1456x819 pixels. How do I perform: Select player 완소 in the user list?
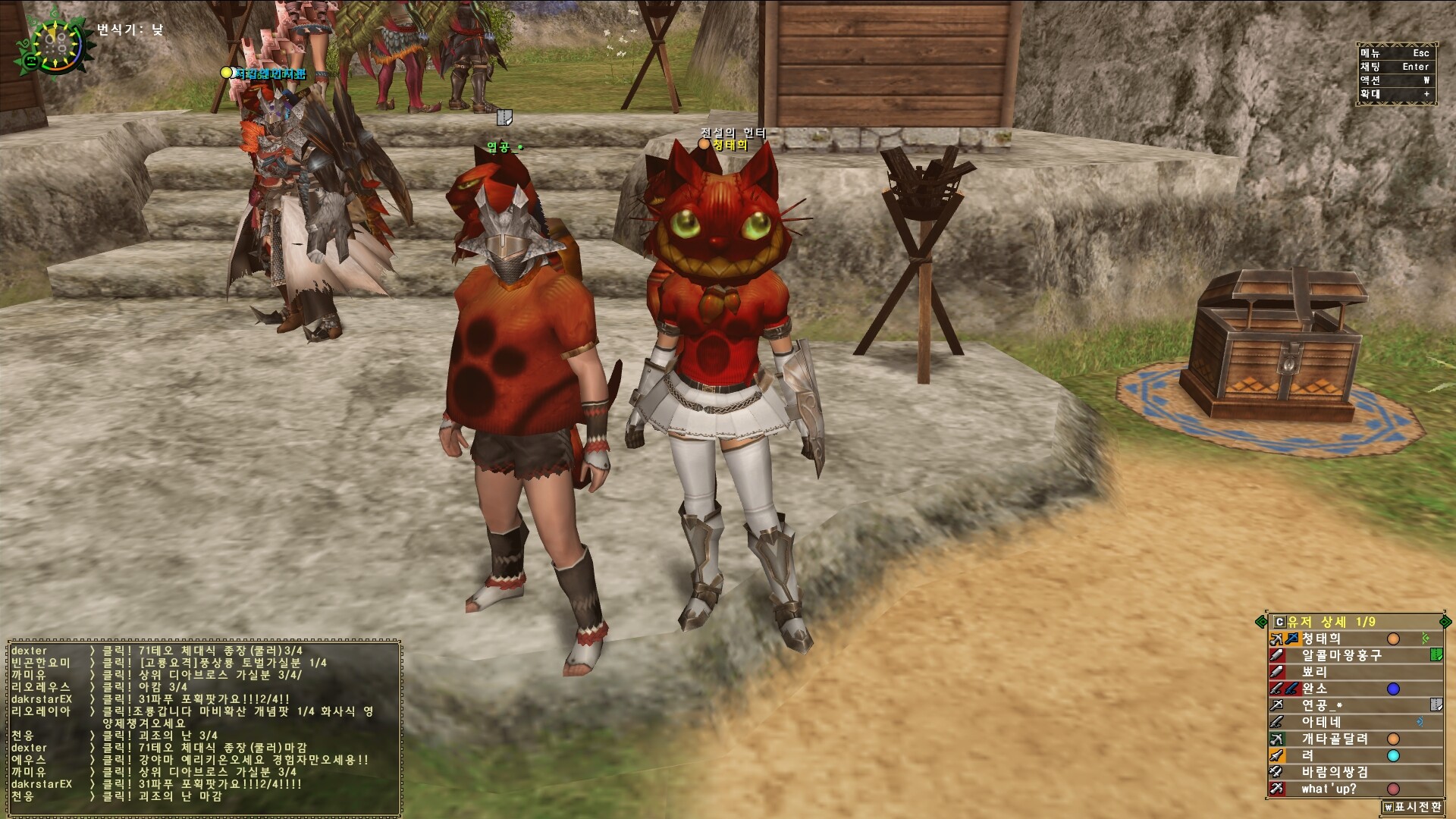click(1314, 689)
